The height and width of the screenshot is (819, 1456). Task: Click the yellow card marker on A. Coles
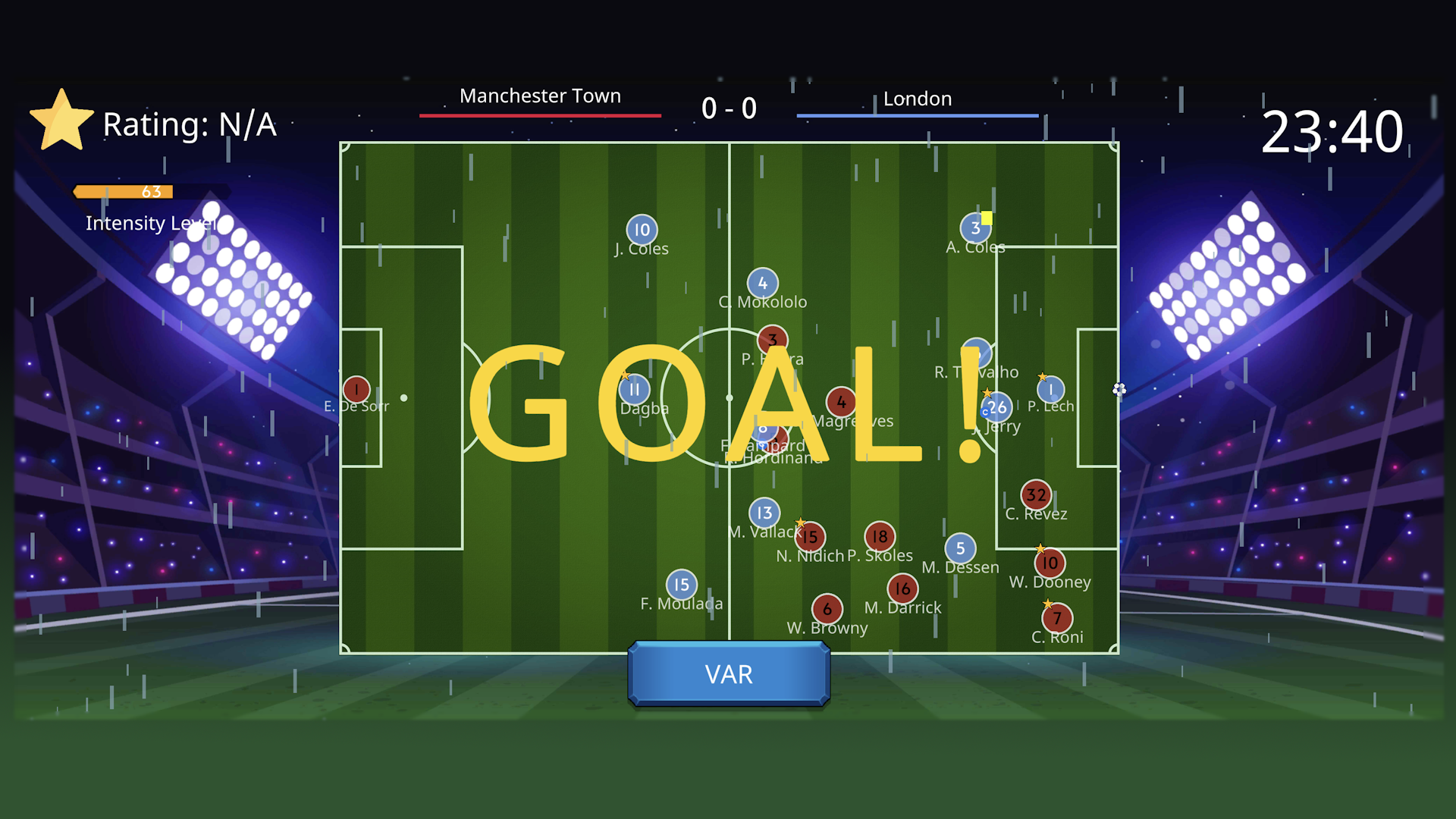tap(986, 217)
